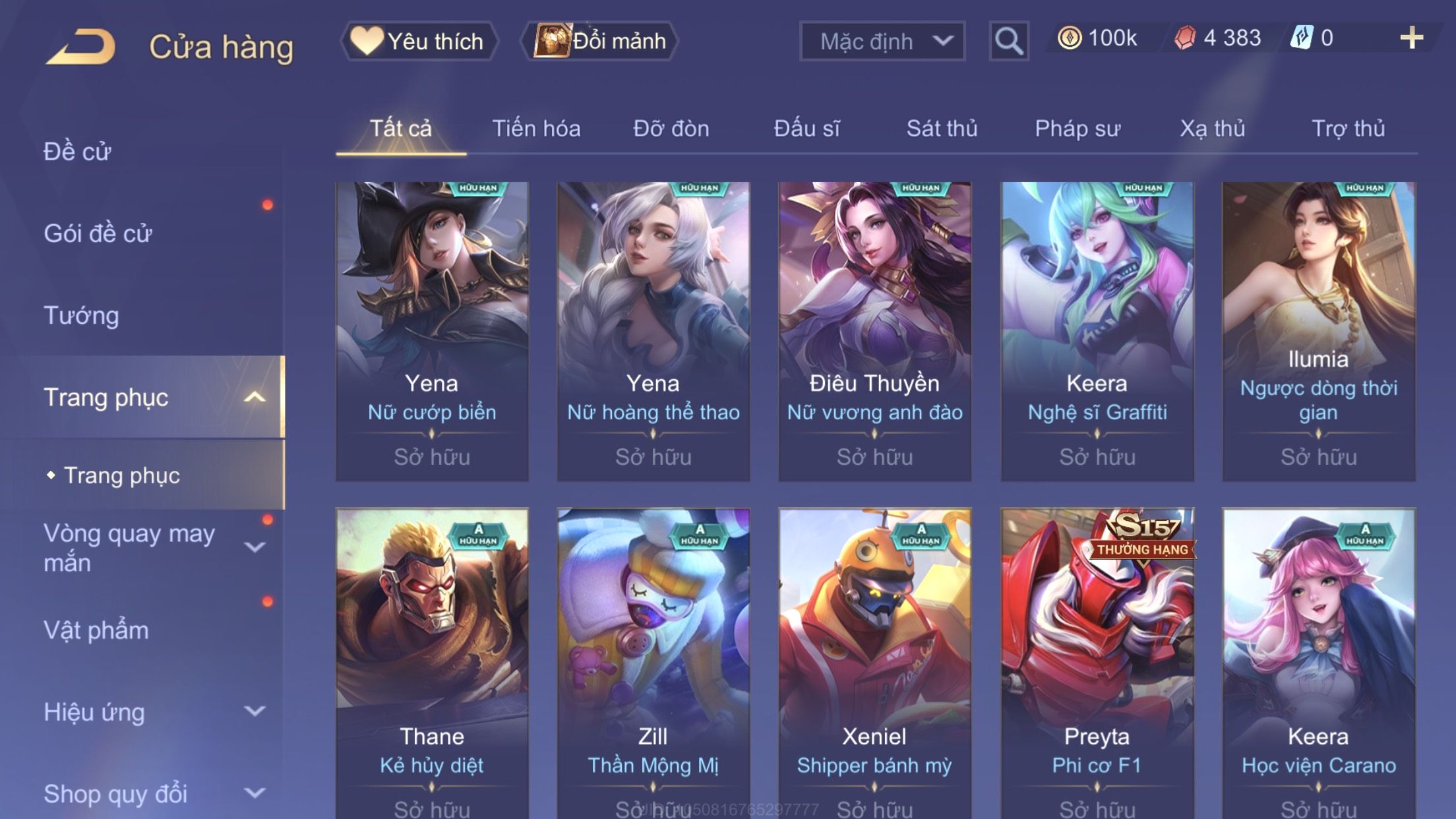The image size is (1456, 819).
Task: Open the Đề cử menu entry
Action: 78,152
